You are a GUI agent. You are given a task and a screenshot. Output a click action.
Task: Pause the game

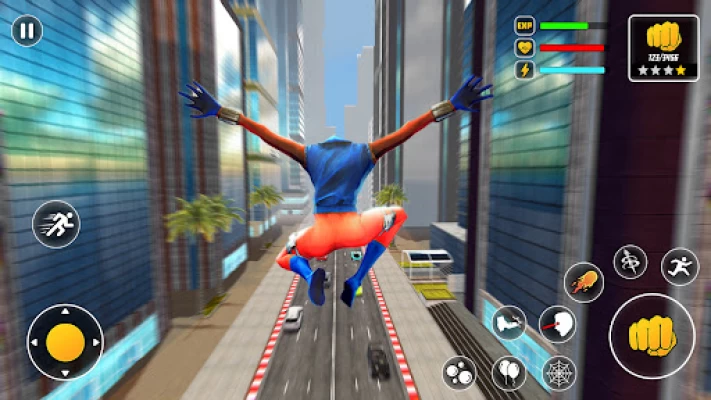pyautogui.click(x=27, y=30)
